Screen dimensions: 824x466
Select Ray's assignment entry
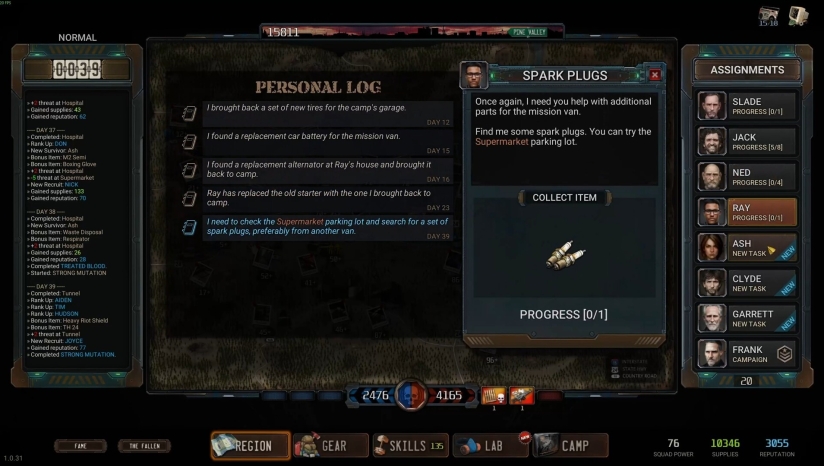(747, 212)
